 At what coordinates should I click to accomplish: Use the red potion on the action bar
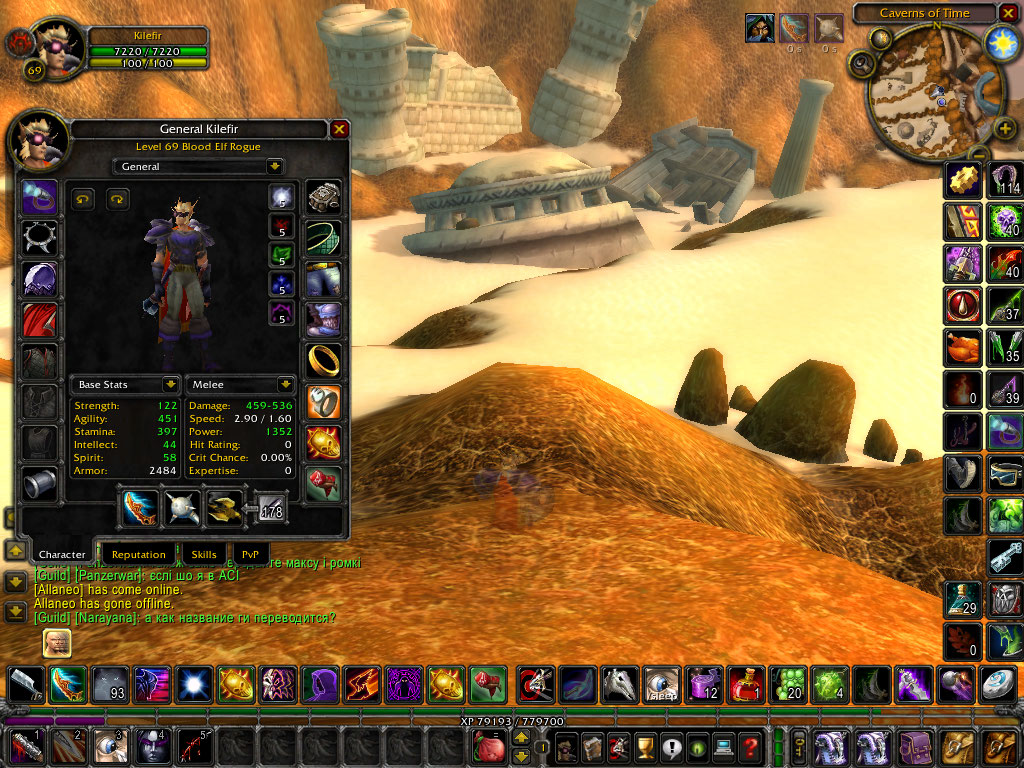point(745,684)
